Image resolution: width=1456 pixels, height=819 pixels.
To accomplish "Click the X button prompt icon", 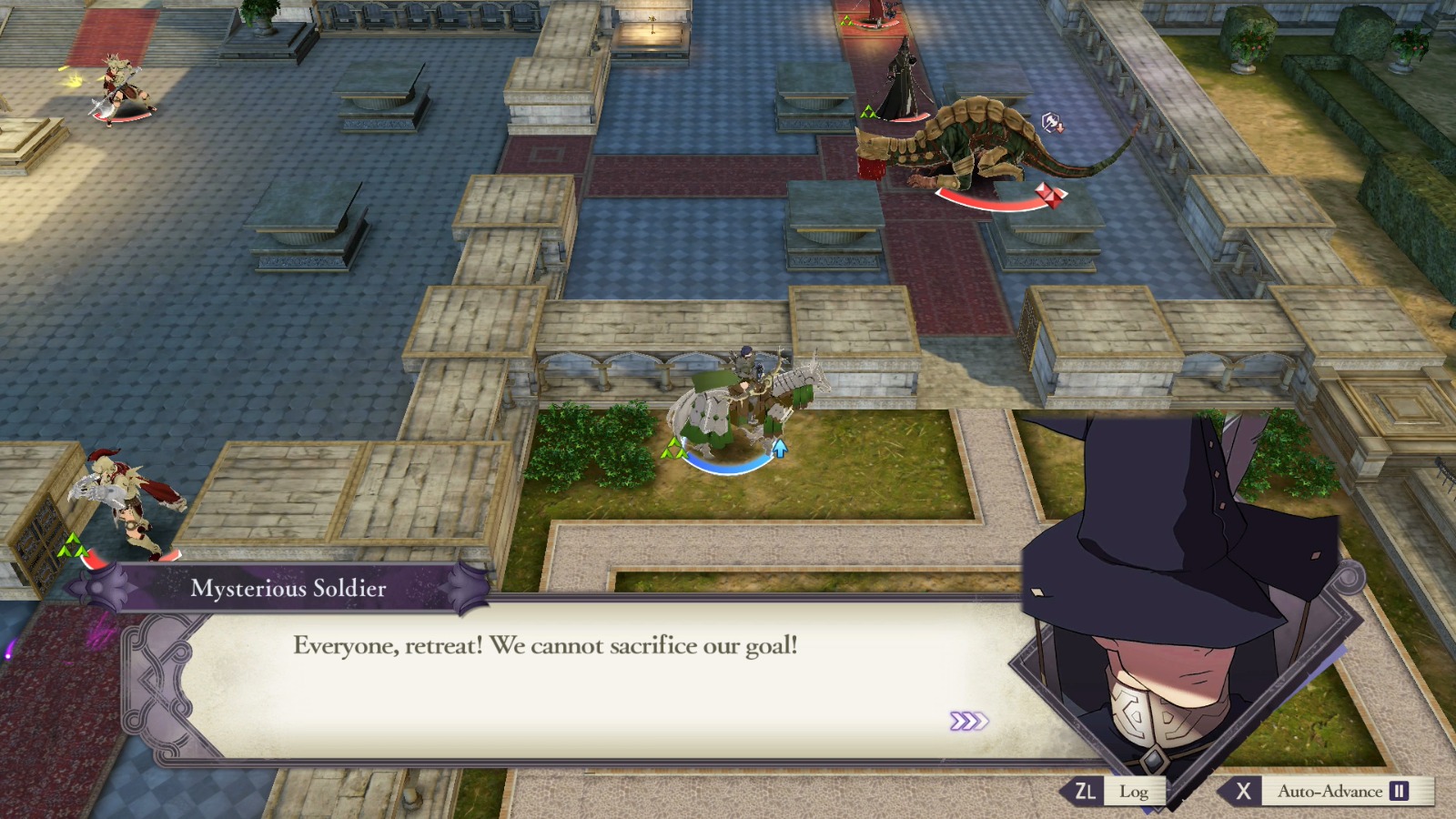I will [x=1244, y=791].
